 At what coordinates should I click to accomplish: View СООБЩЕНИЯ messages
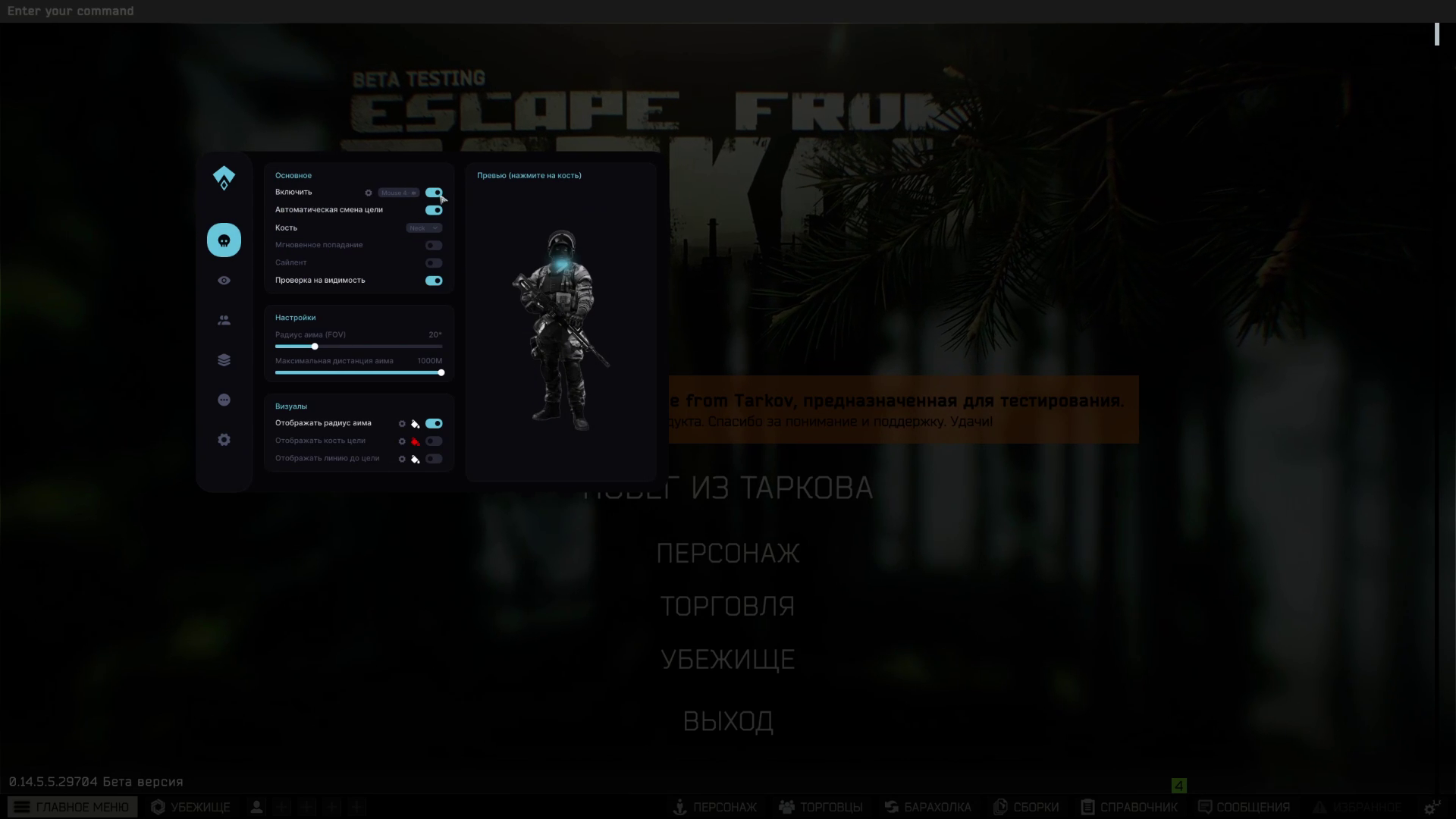pos(1244,807)
